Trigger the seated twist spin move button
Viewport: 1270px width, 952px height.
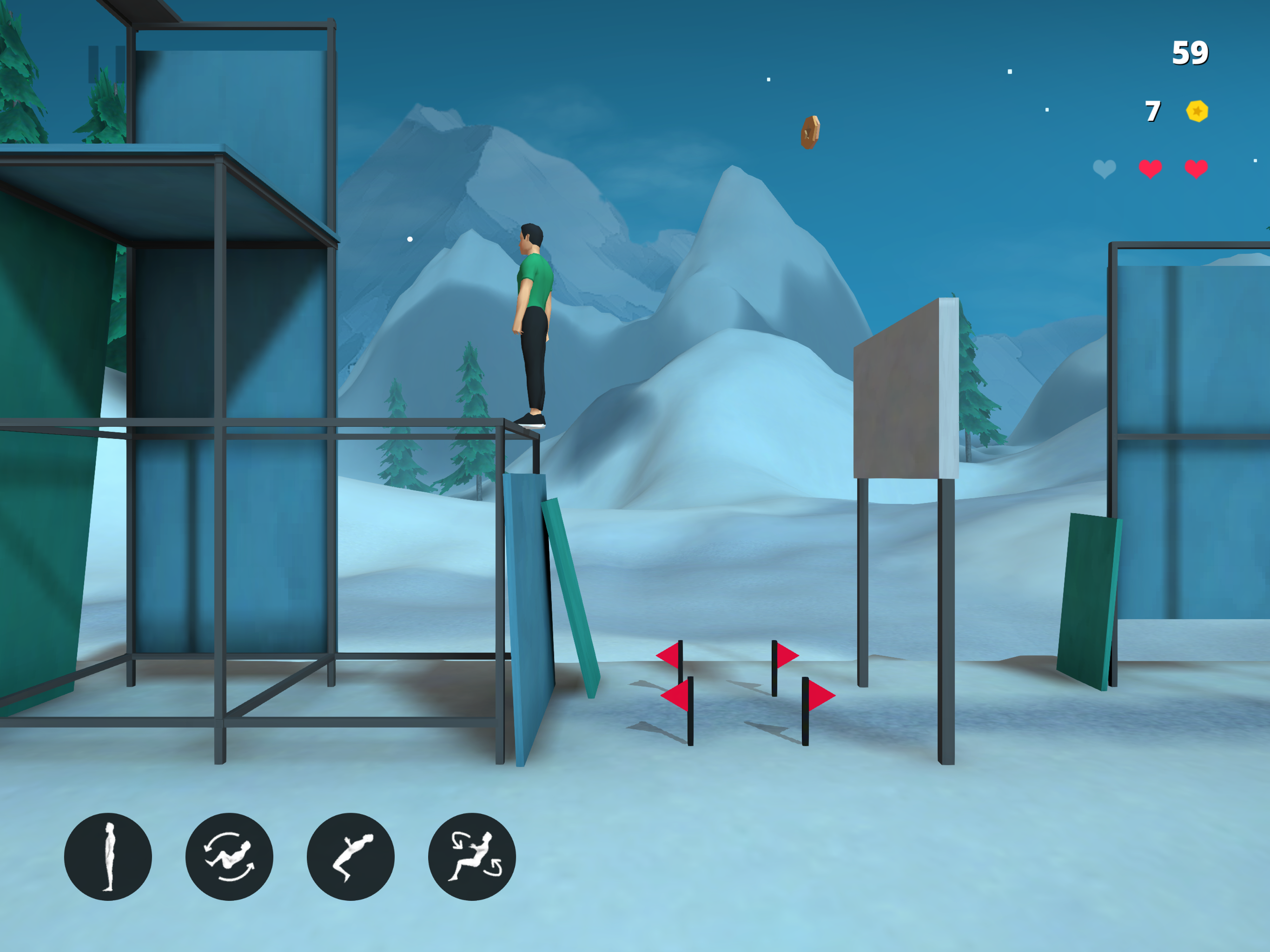(472, 856)
